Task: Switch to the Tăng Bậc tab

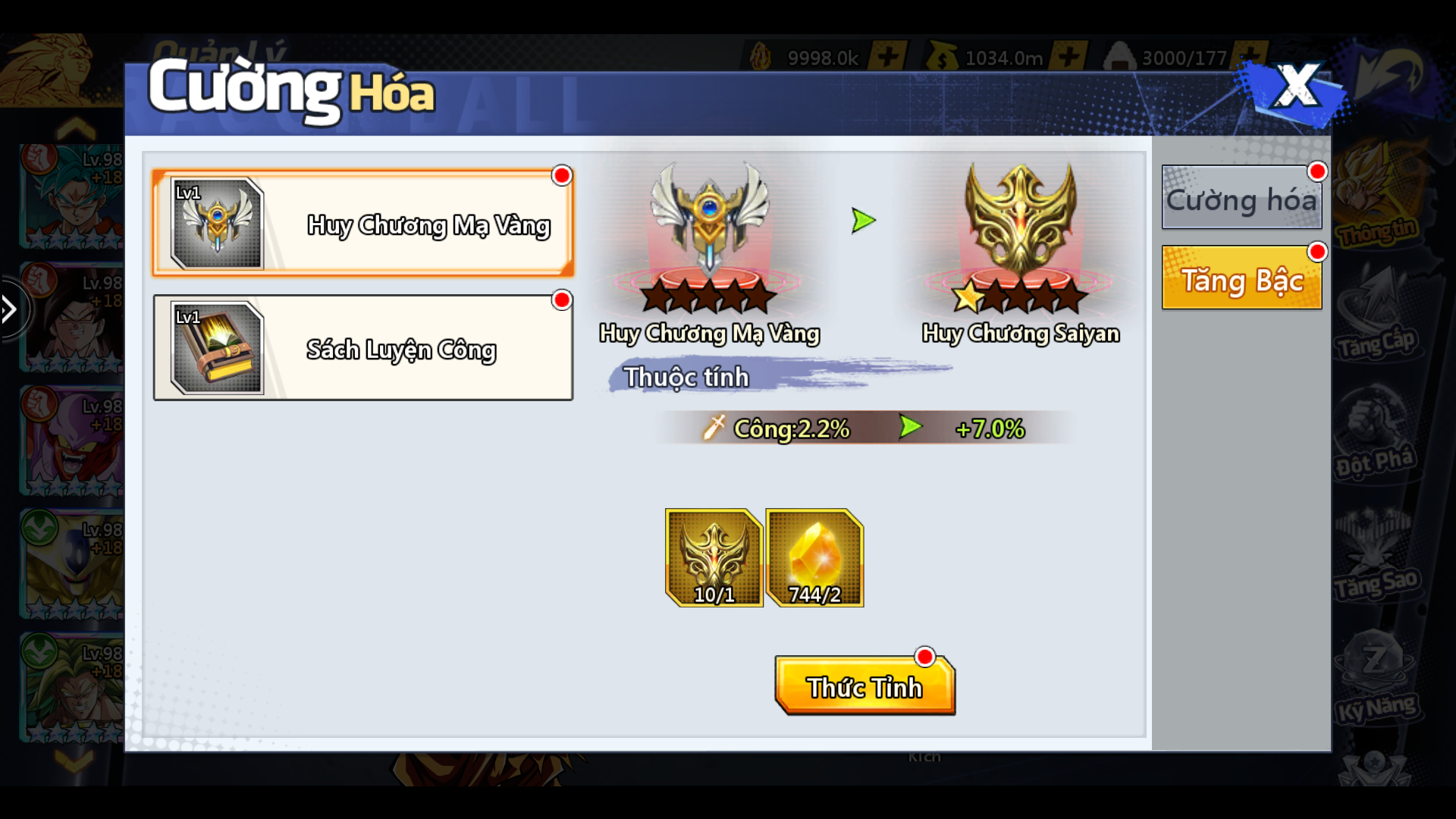Action: (1241, 278)
